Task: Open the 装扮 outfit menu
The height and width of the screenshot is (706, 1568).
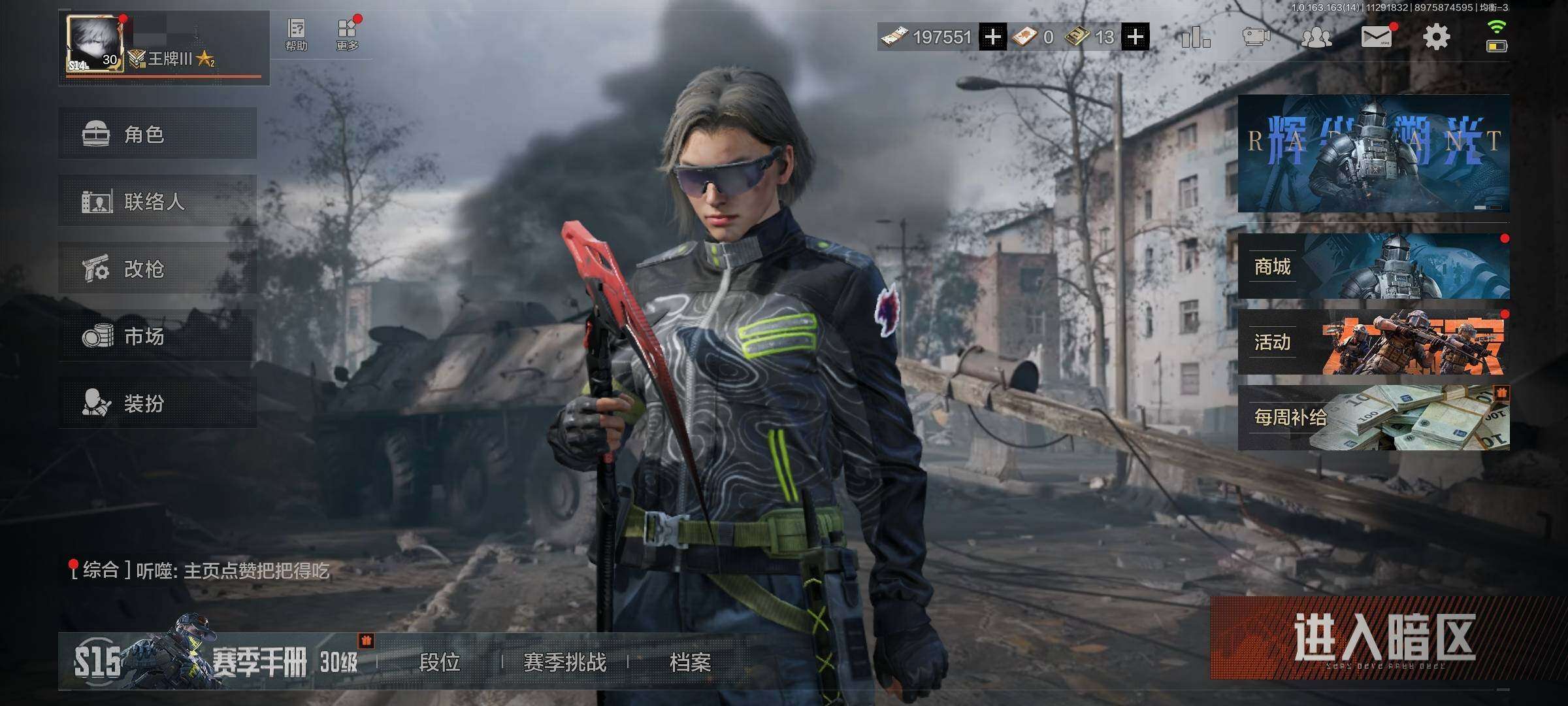Action: click(157, 403)
